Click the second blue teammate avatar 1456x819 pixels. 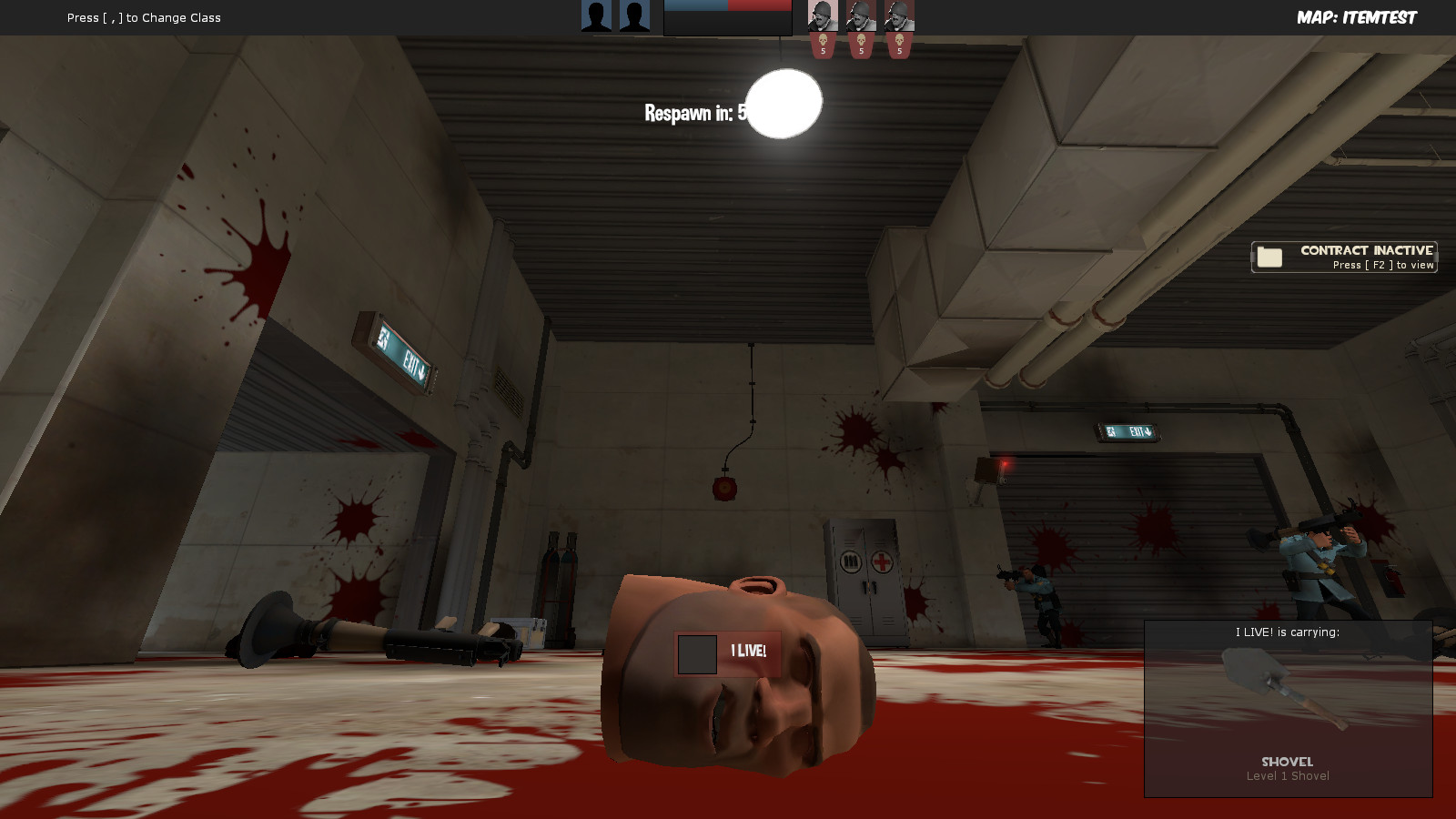(x=634, y=15)
